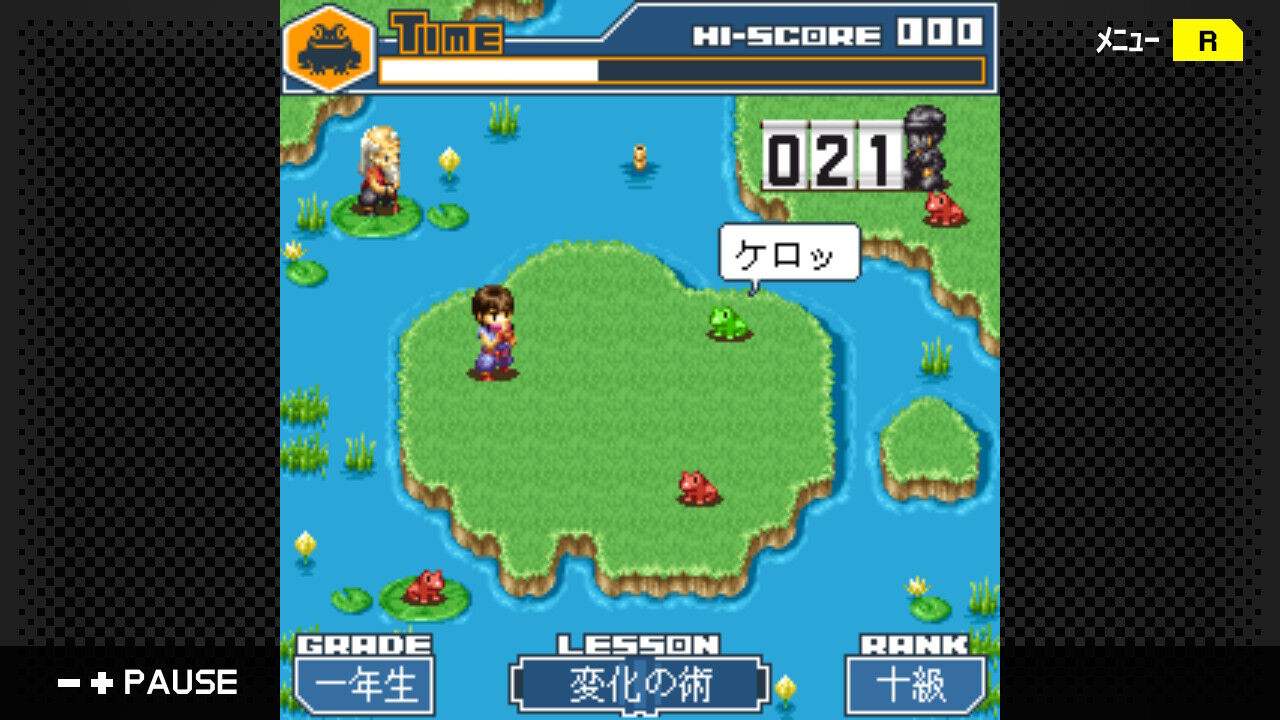Select the yellow R menu icon
Screen dimensions: 1280x720
(x=1208, y=41)
